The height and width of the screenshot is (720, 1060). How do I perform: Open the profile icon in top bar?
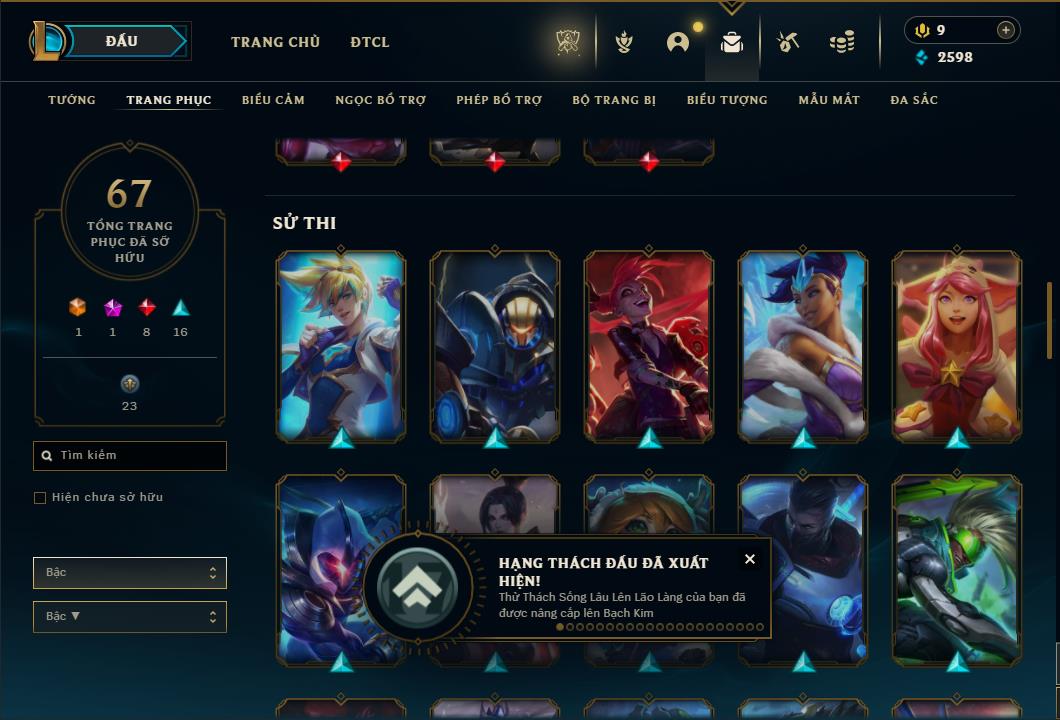click(x=678, y=42)
